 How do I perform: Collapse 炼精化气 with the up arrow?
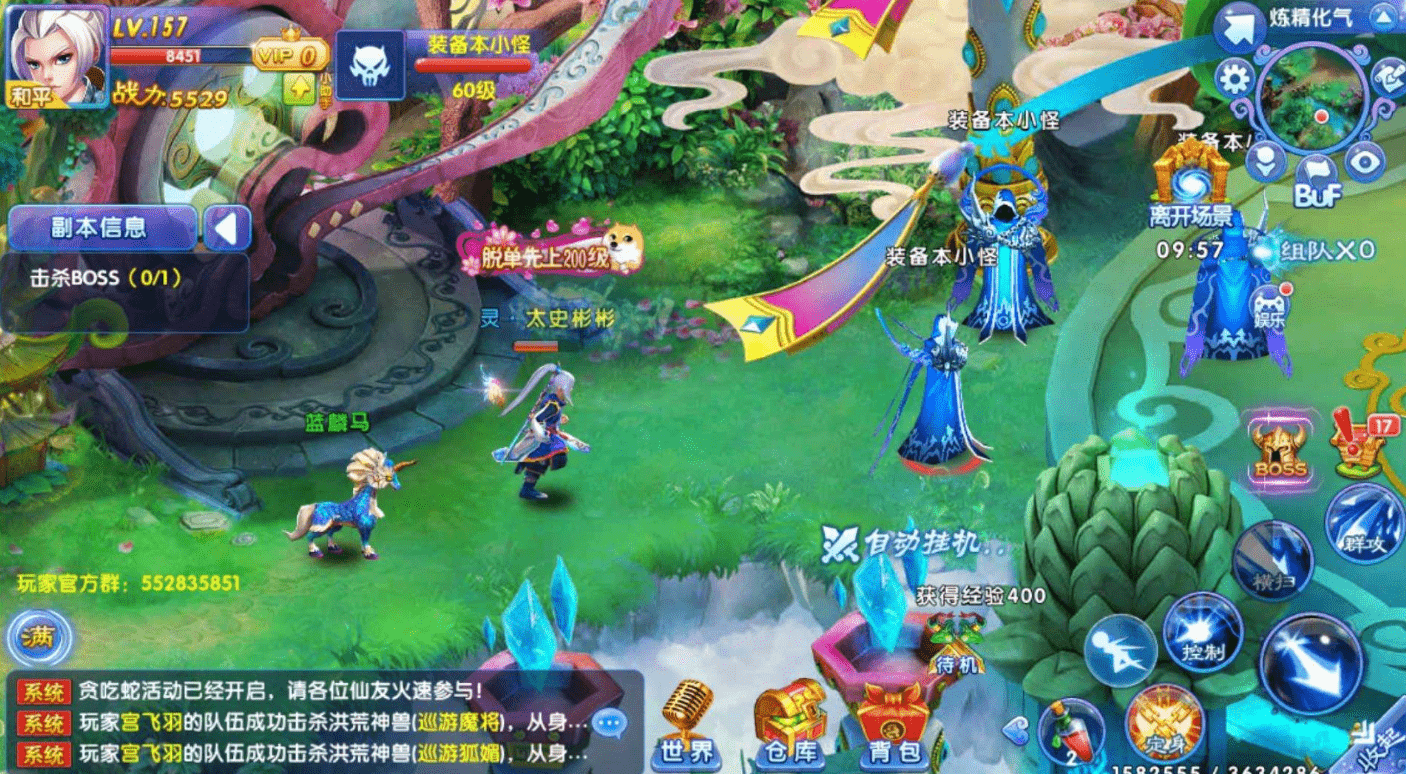coord(1383,17)
